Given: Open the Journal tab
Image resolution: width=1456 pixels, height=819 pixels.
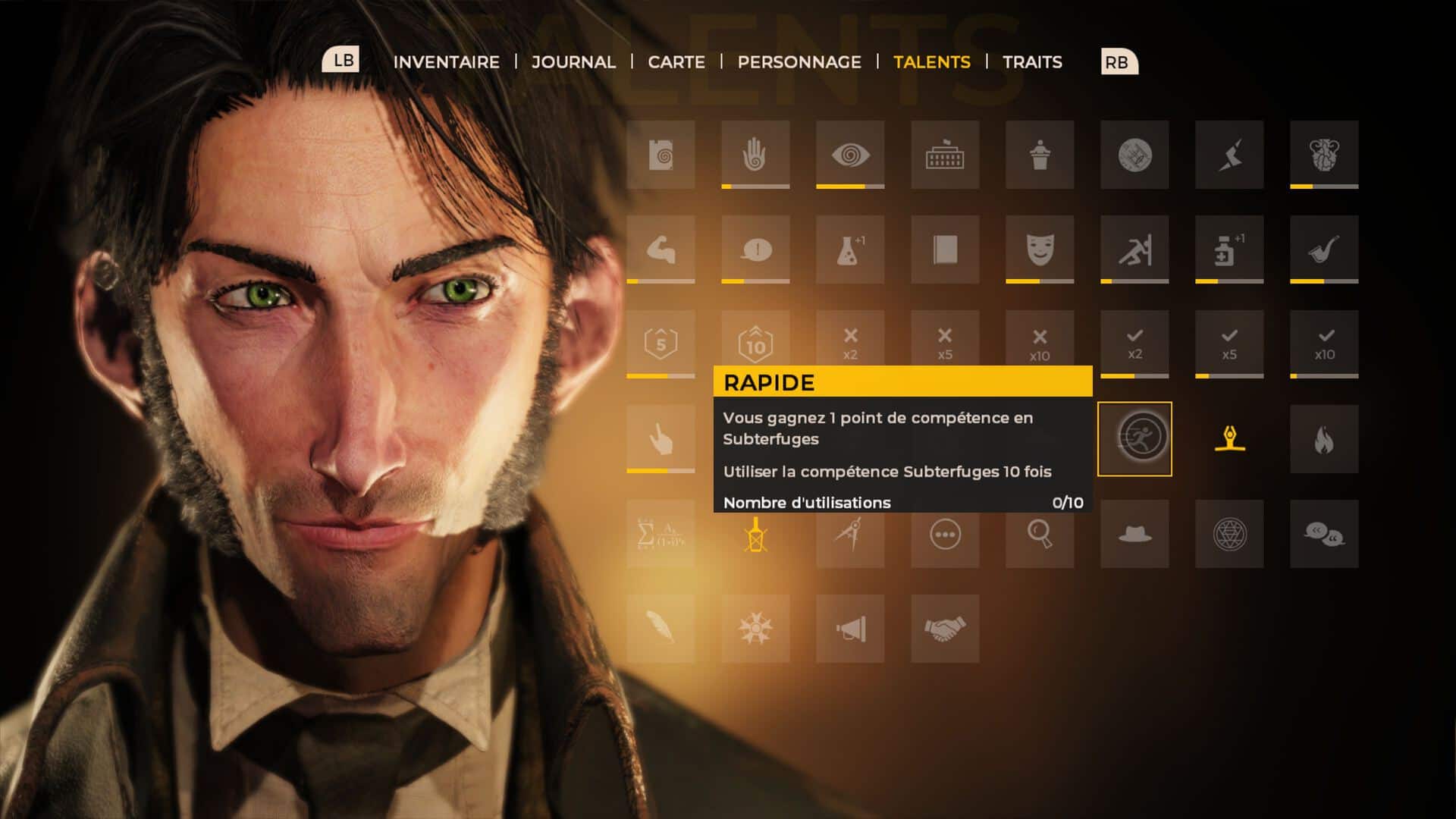Looking at the screenshot, I should [x=573, y=62].
